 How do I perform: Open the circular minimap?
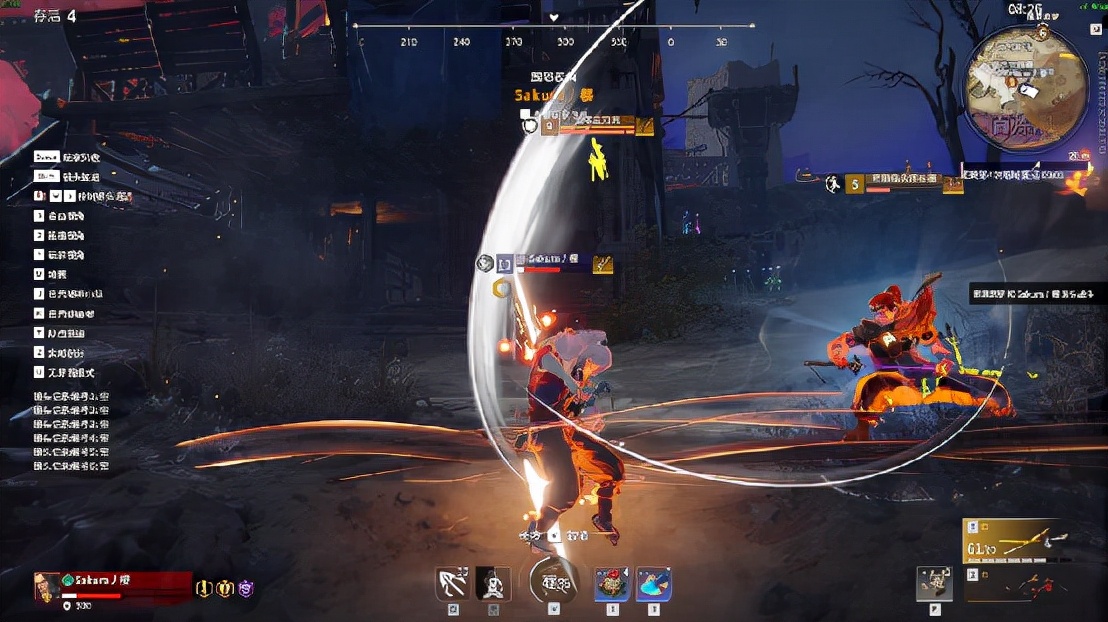(1026, 86)
